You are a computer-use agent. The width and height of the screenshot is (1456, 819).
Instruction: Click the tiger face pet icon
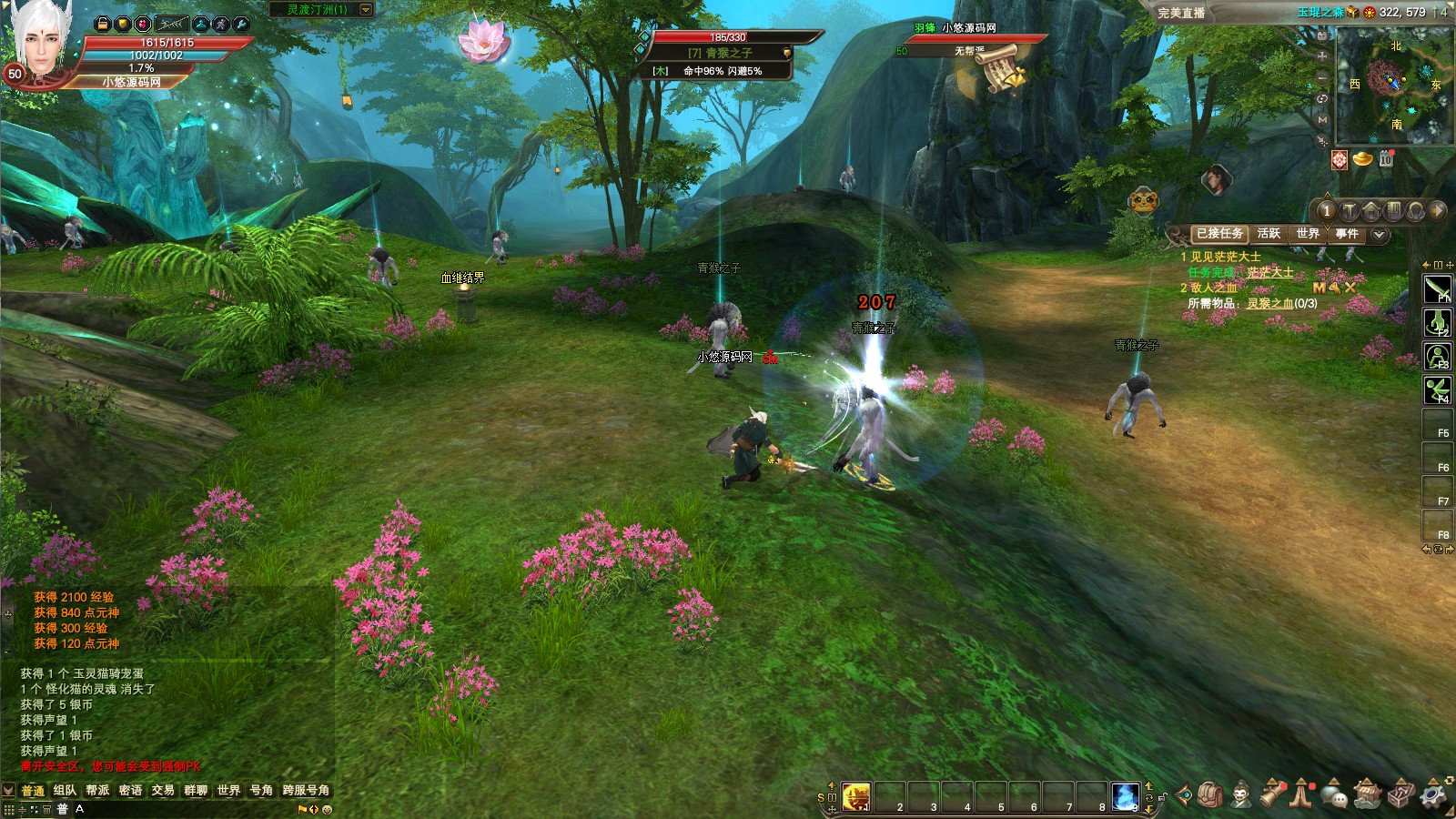point(1143,200)
